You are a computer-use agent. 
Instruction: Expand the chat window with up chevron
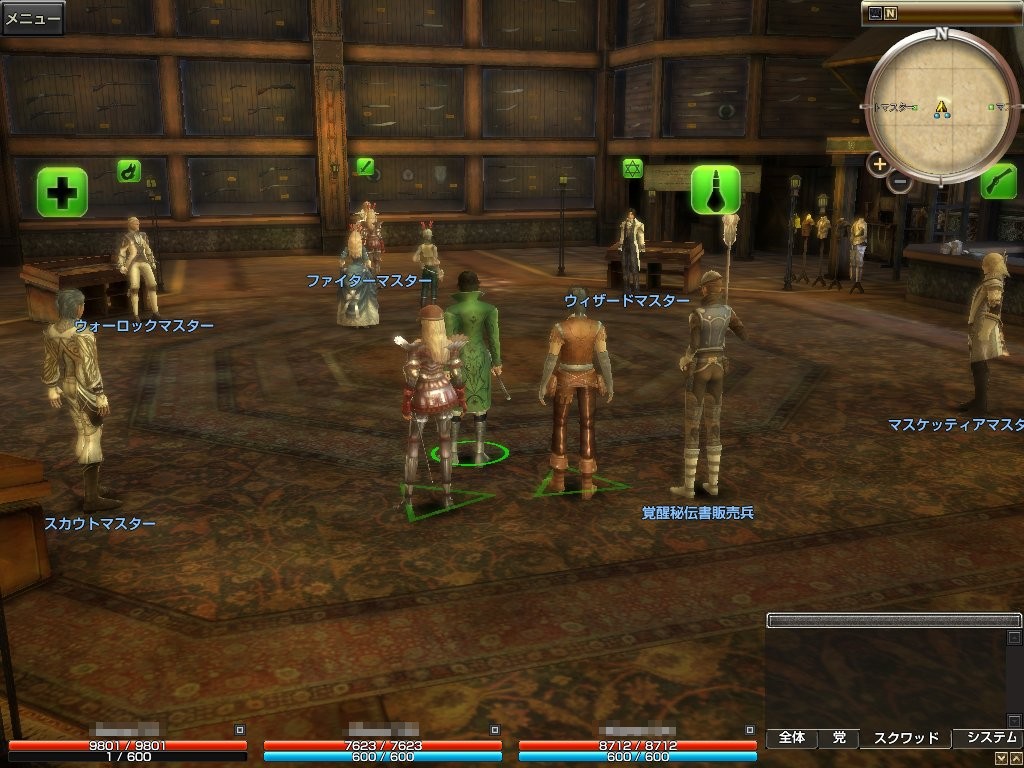(x=1015, y=759)
